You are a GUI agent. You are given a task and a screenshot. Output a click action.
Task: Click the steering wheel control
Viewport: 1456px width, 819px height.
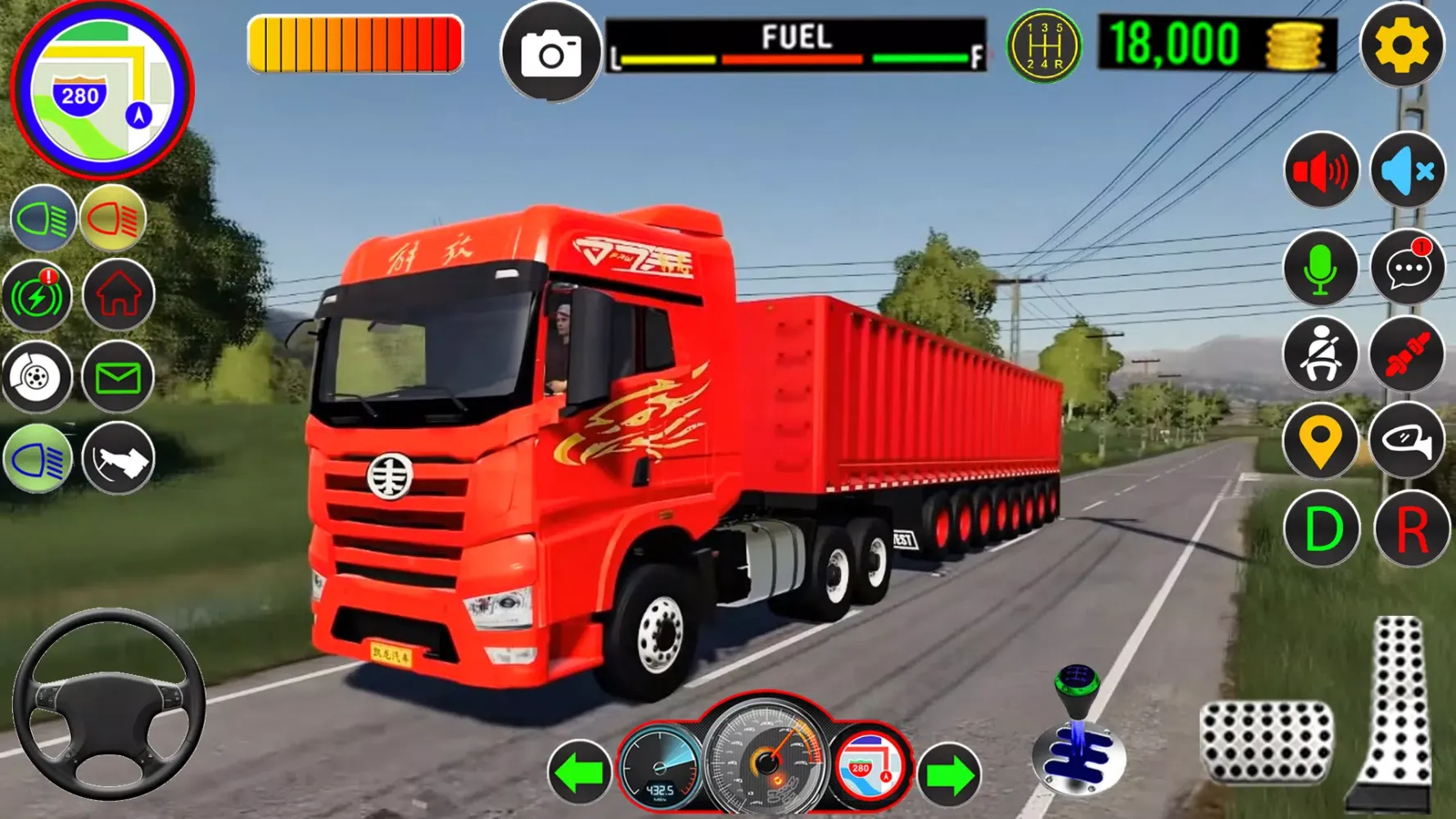(x=108, y=705)
